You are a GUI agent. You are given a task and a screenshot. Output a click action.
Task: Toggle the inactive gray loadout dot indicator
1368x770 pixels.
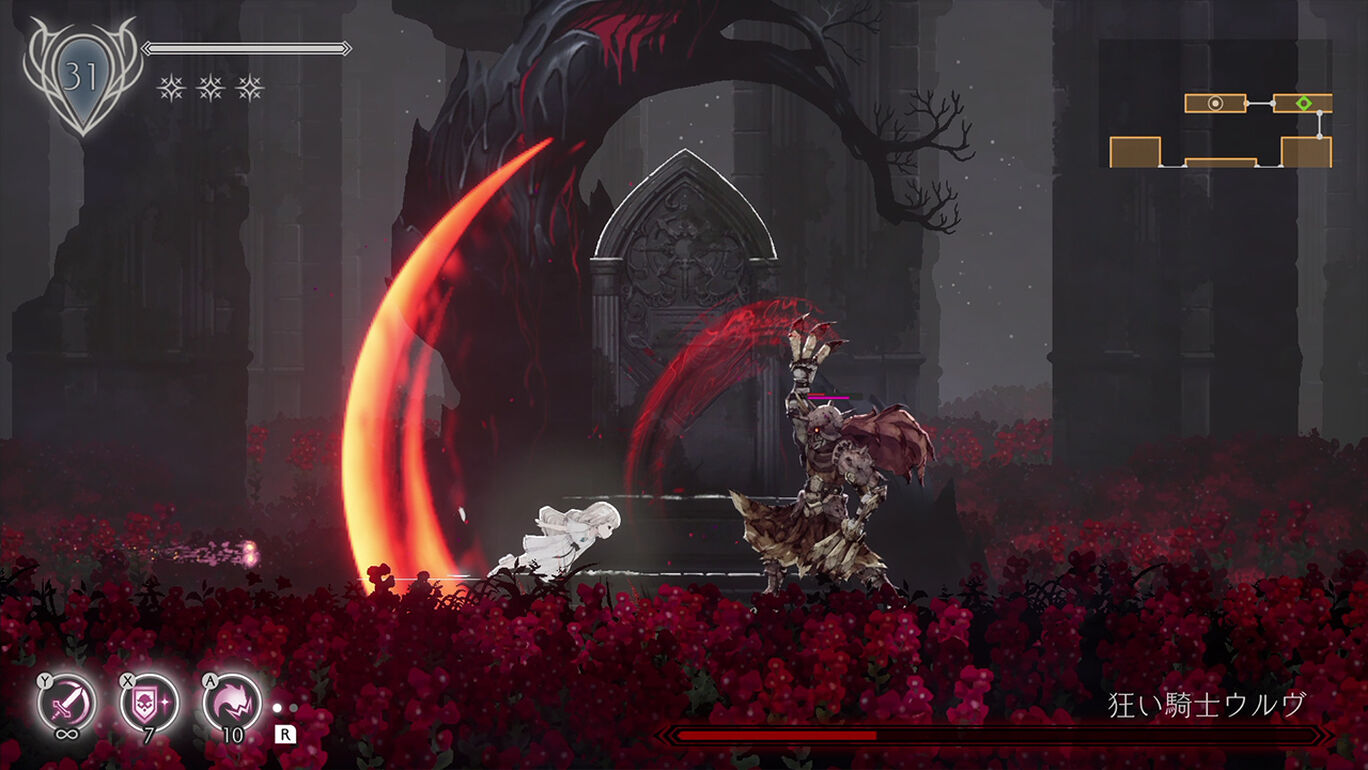(x=293, y=707)
